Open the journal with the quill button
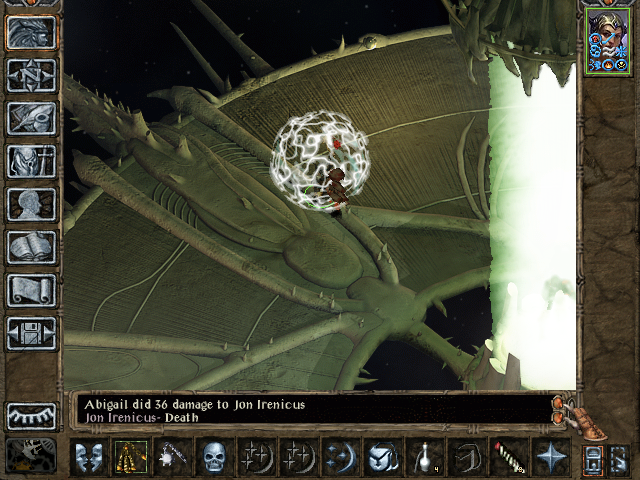The width and height of the screenshot is (640, 480). tap(31, 118)
